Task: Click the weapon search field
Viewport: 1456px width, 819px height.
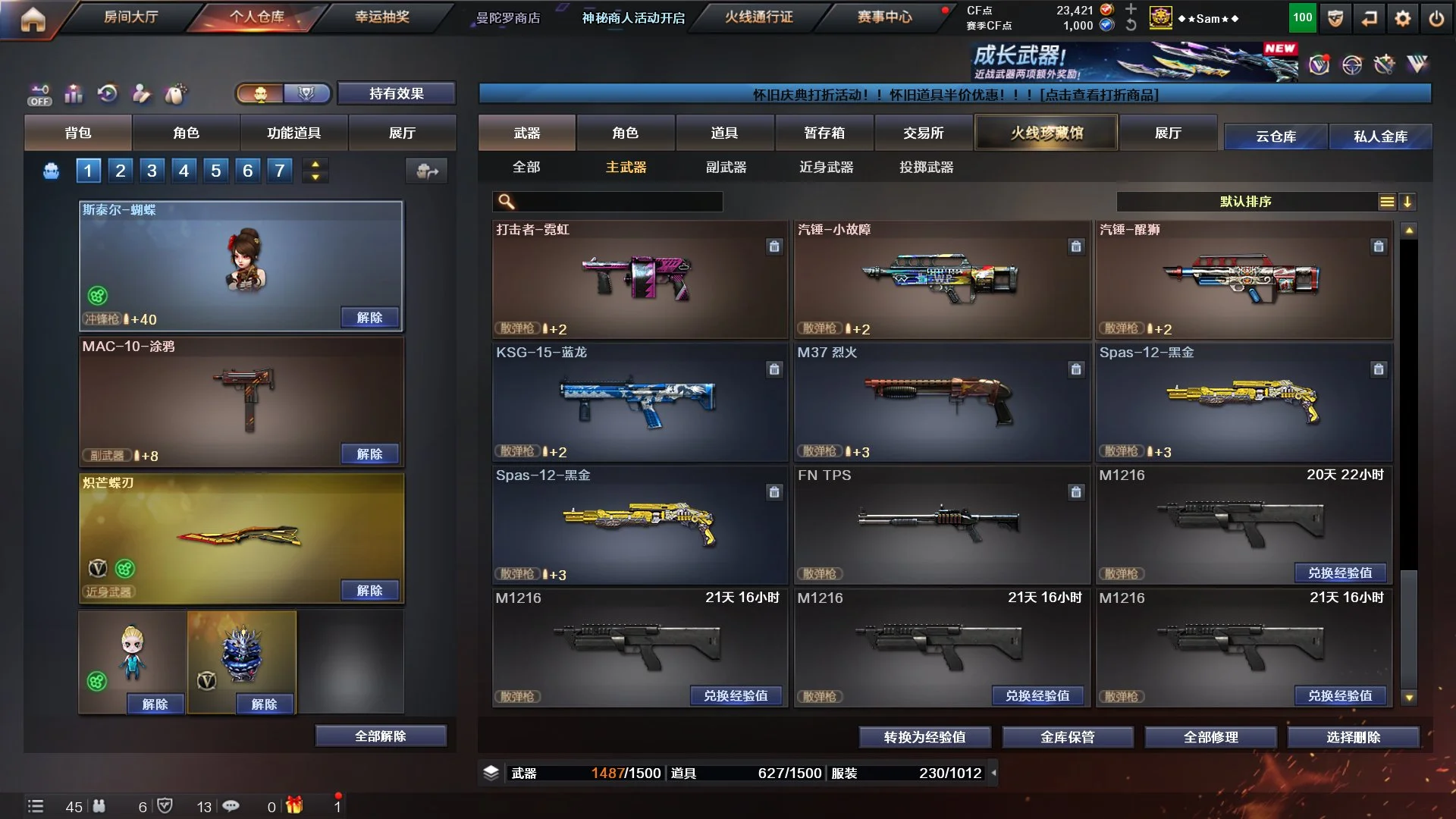Action: point(618,202)
